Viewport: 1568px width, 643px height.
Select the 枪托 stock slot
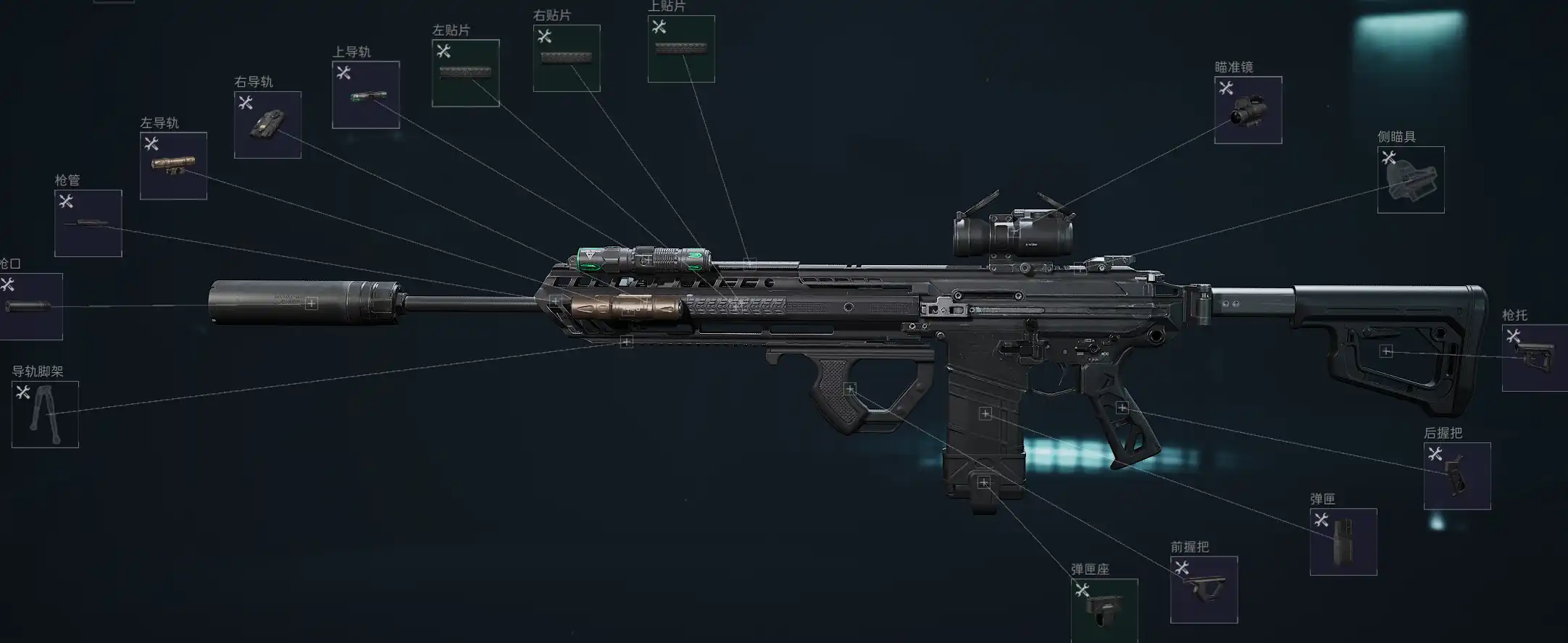[1535, 358]
